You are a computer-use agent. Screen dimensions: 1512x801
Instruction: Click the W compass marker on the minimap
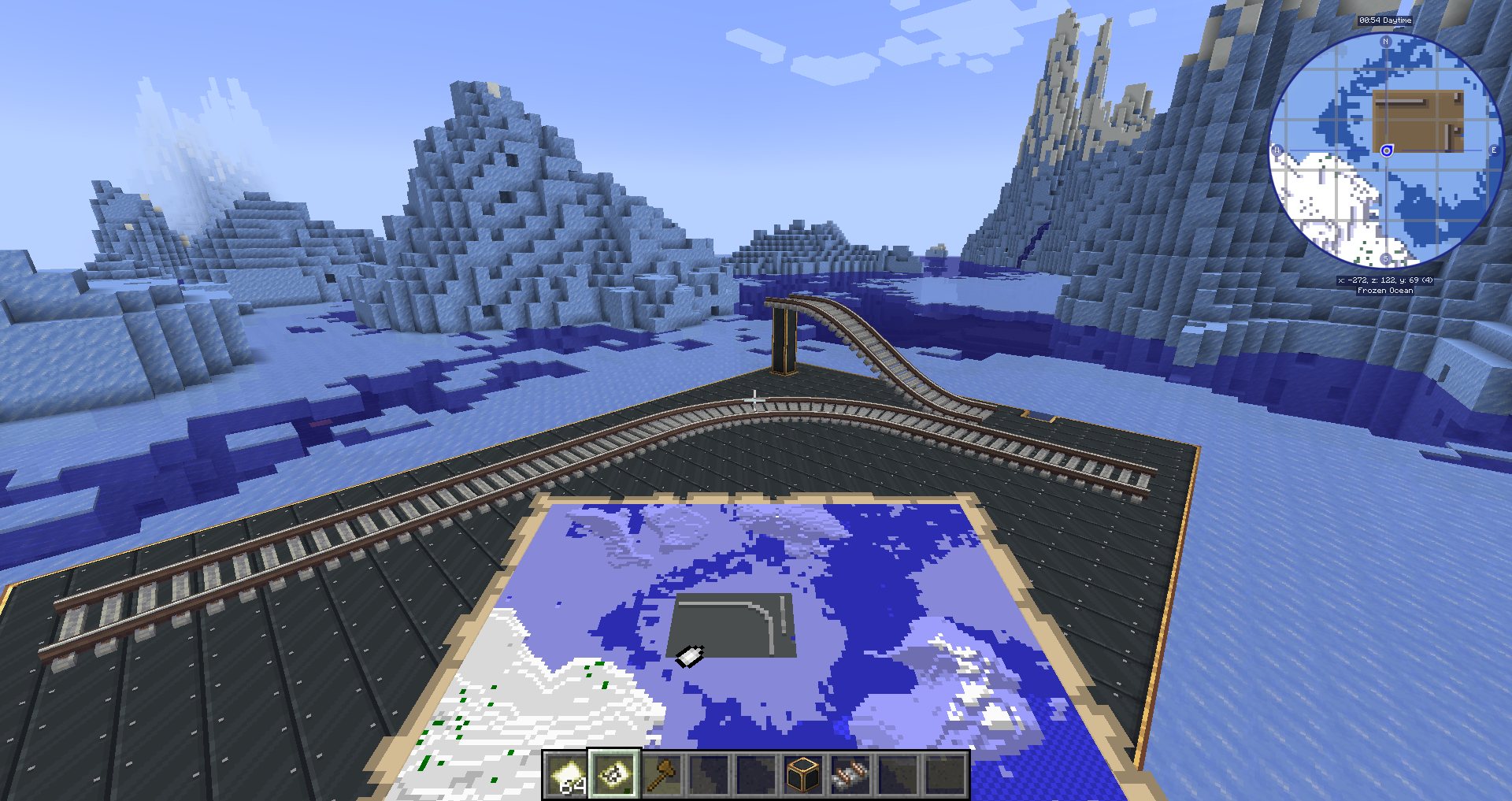click(1278, 150)
